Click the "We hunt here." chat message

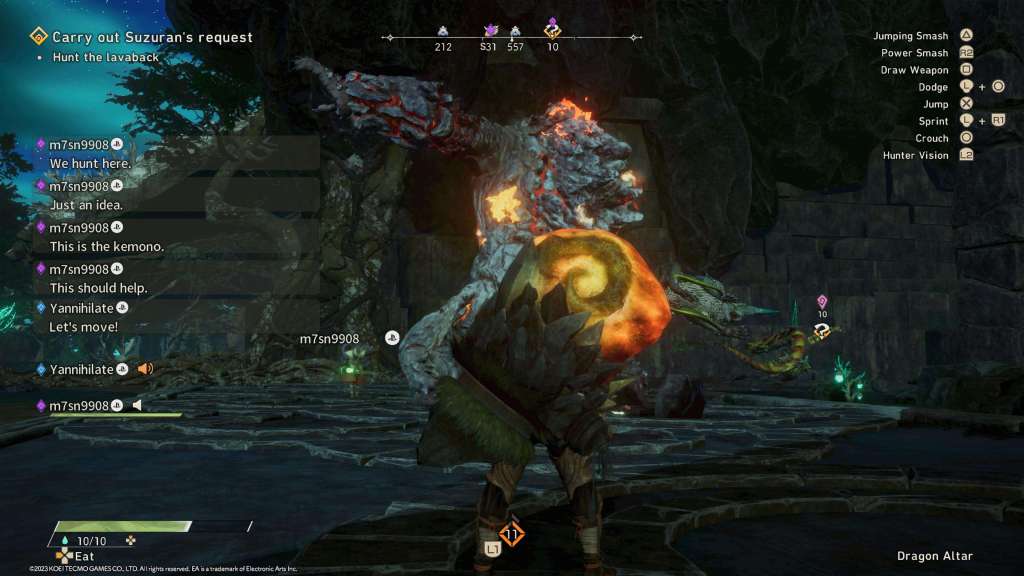coord(90,163)
